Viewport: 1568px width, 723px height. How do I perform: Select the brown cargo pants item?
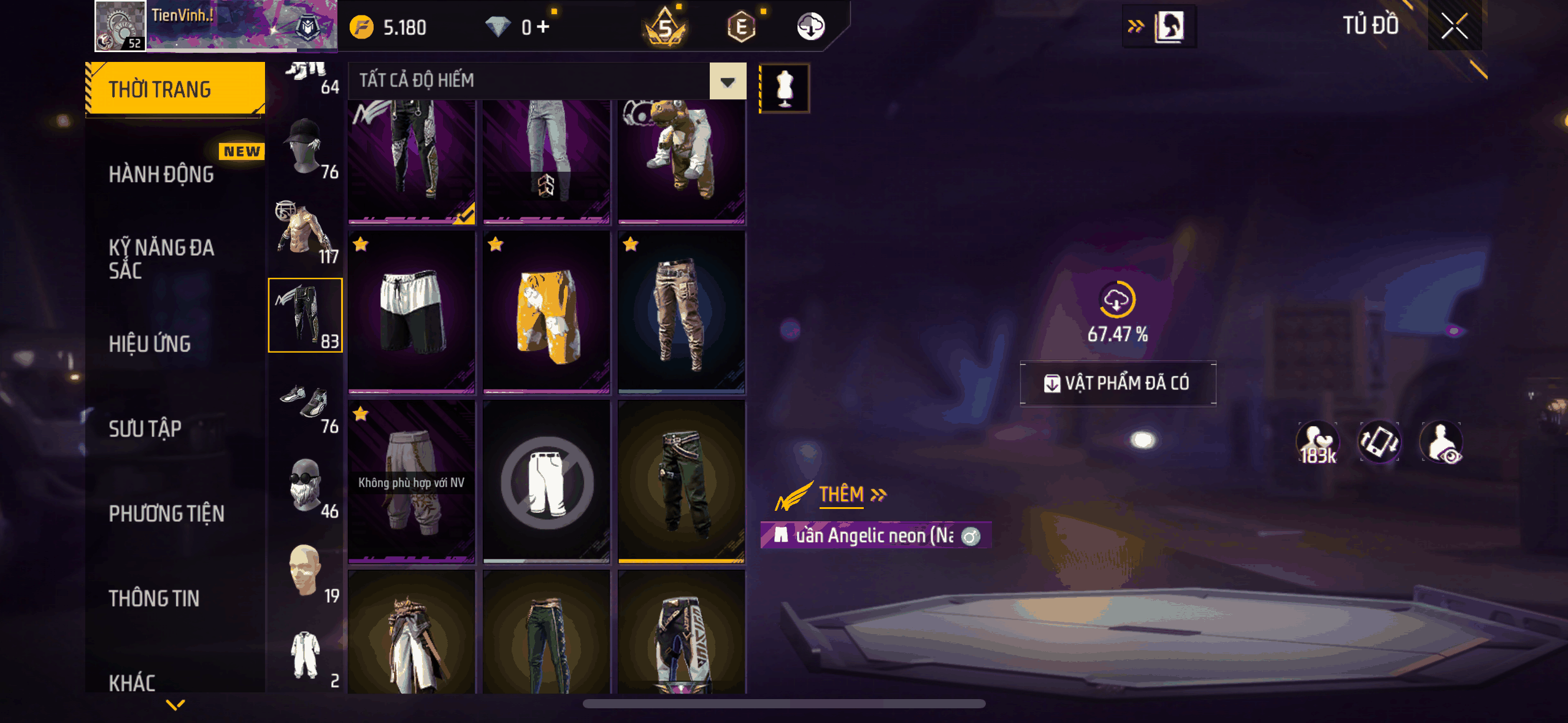pos(682,312)
